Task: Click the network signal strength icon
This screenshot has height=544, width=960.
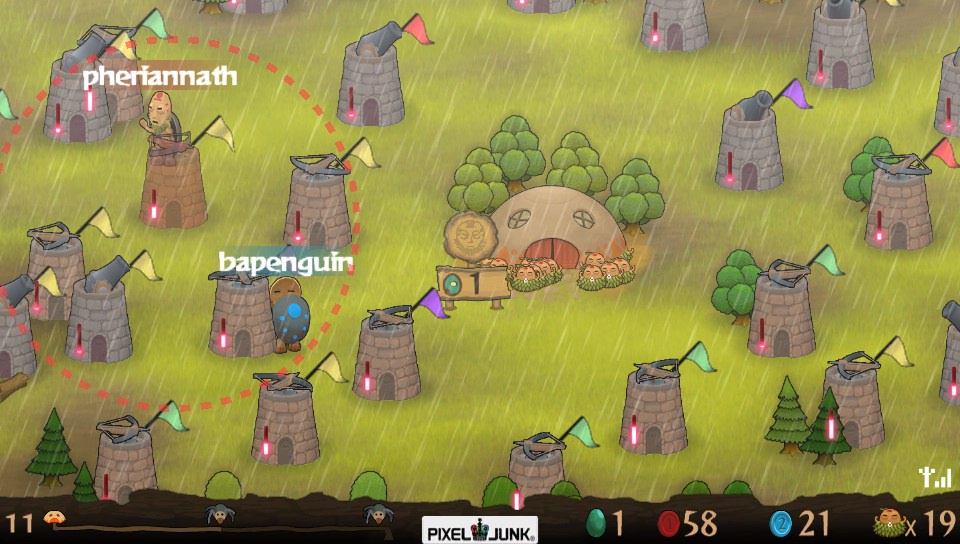Action: pos(936,478)
